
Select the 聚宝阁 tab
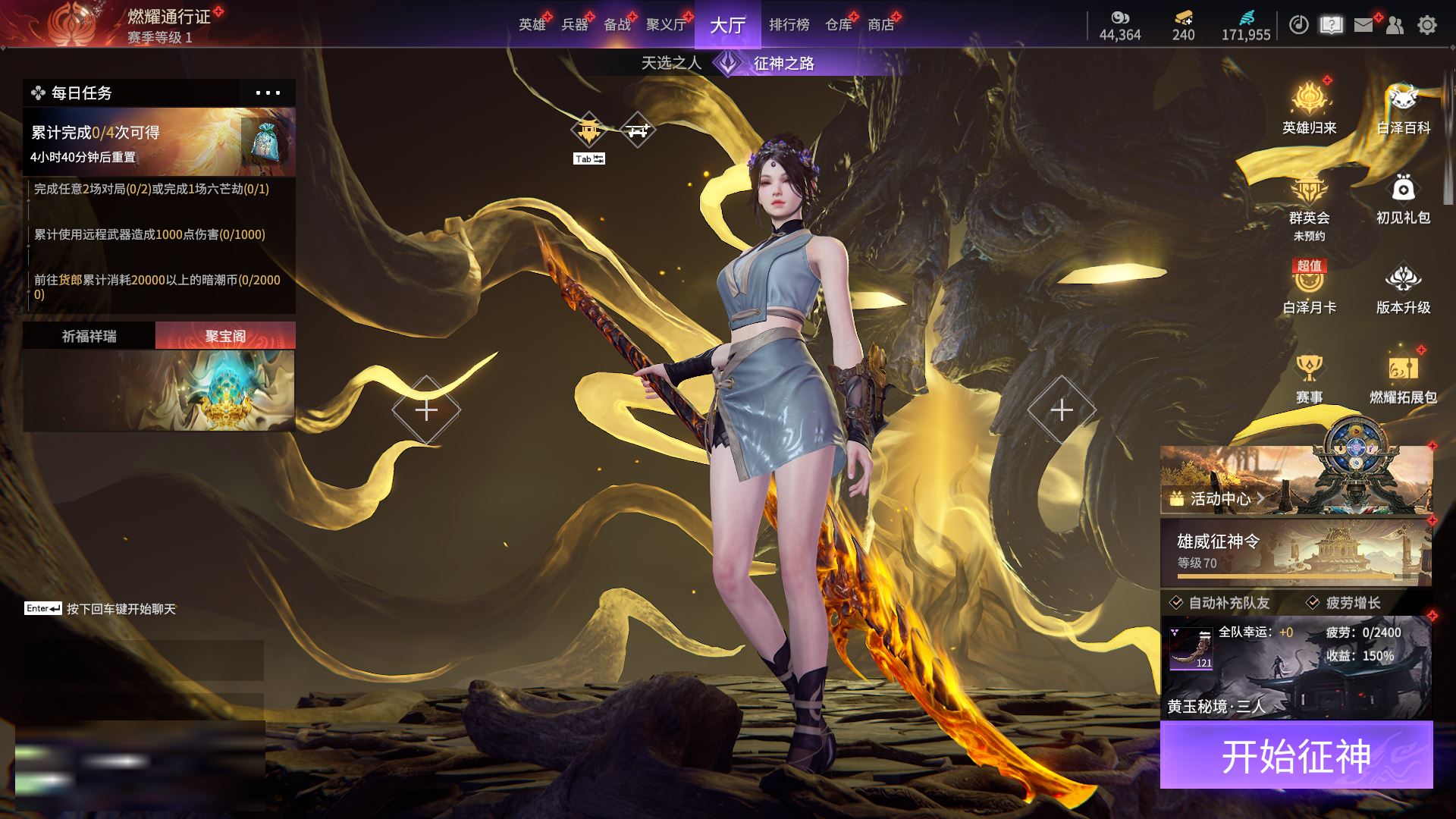tap(225, 336)
